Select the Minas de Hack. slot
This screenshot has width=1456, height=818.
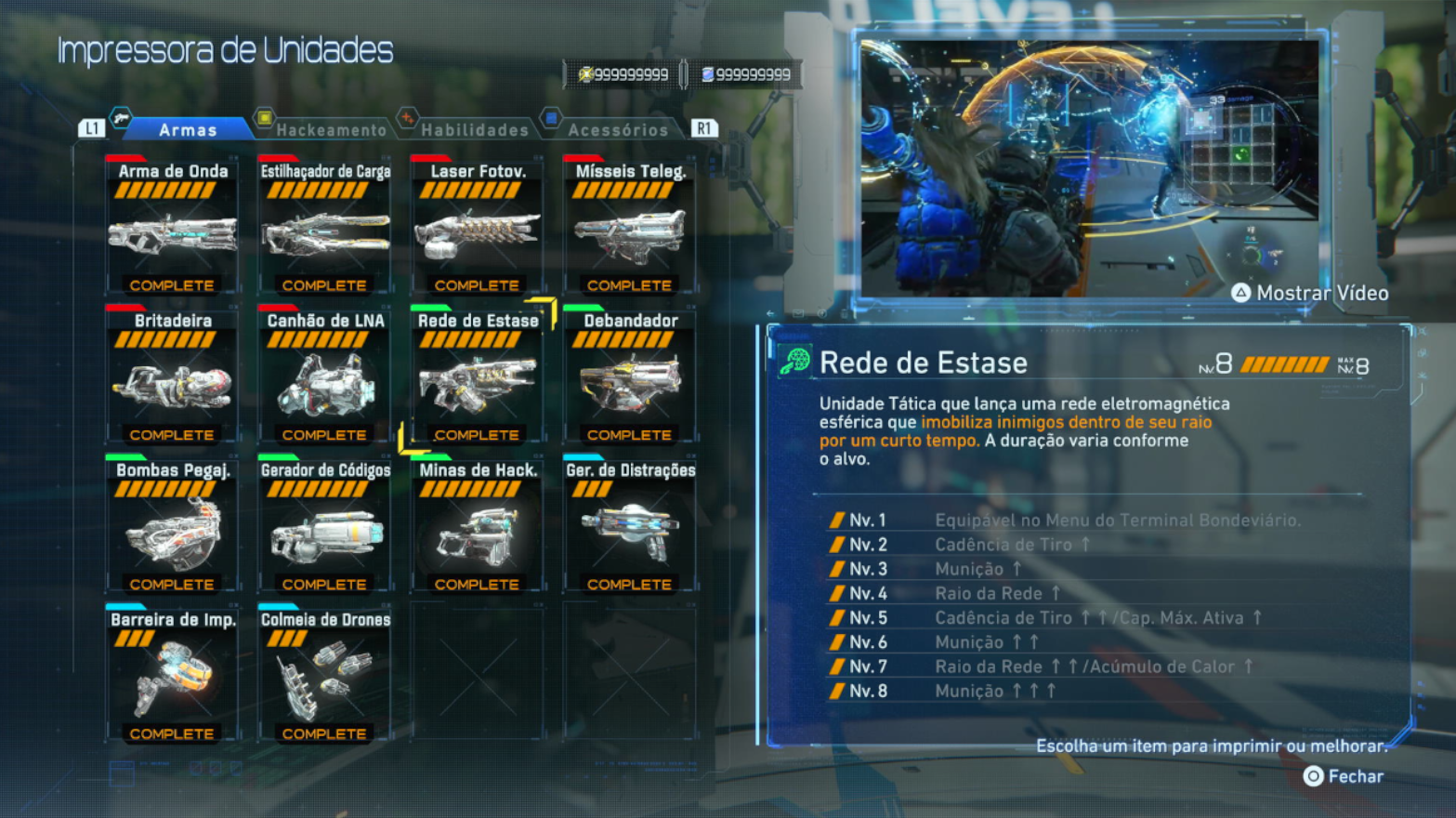(x=477, y=526)
